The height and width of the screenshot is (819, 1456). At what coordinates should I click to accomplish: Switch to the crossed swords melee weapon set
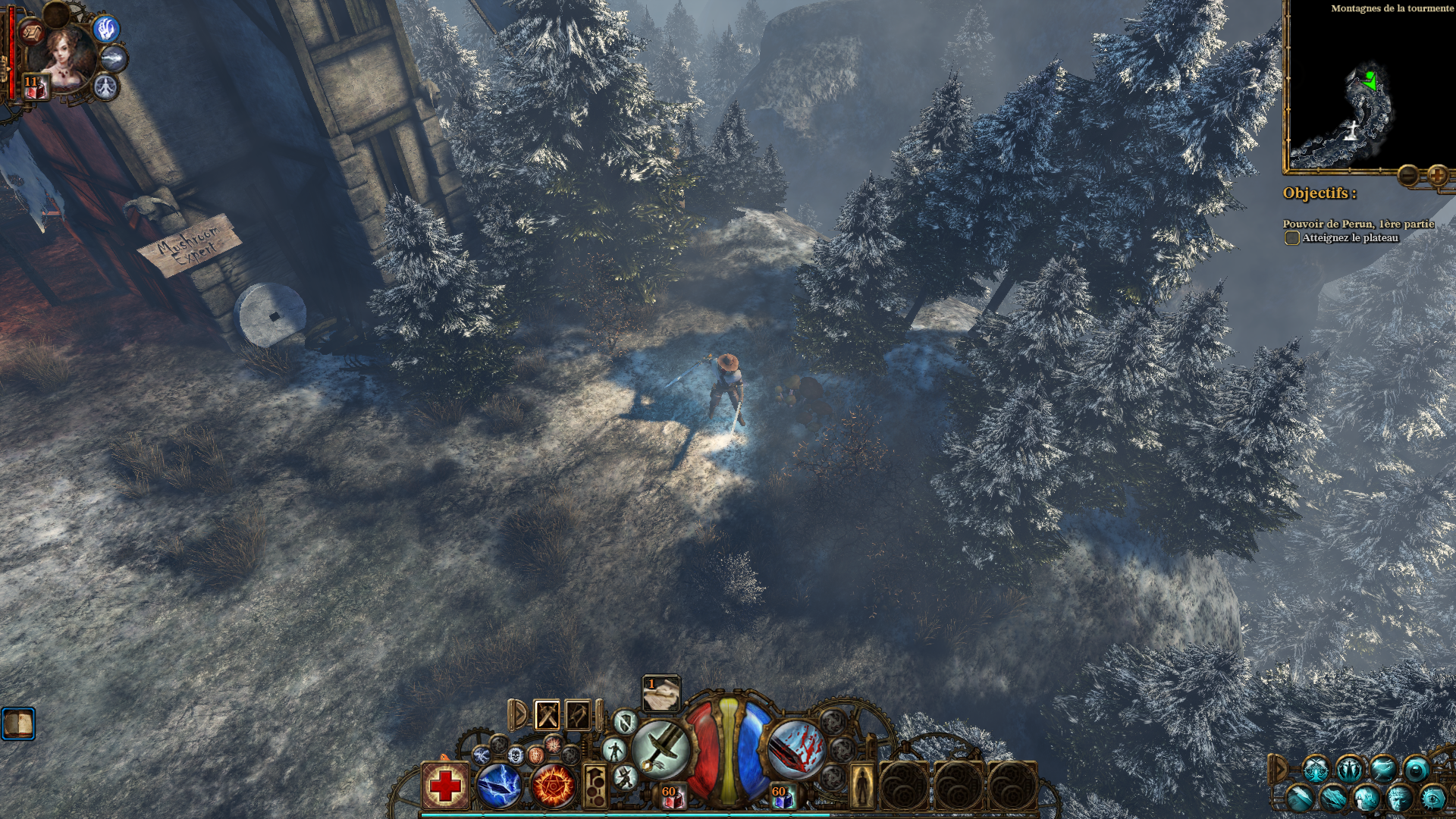point(548,714)
